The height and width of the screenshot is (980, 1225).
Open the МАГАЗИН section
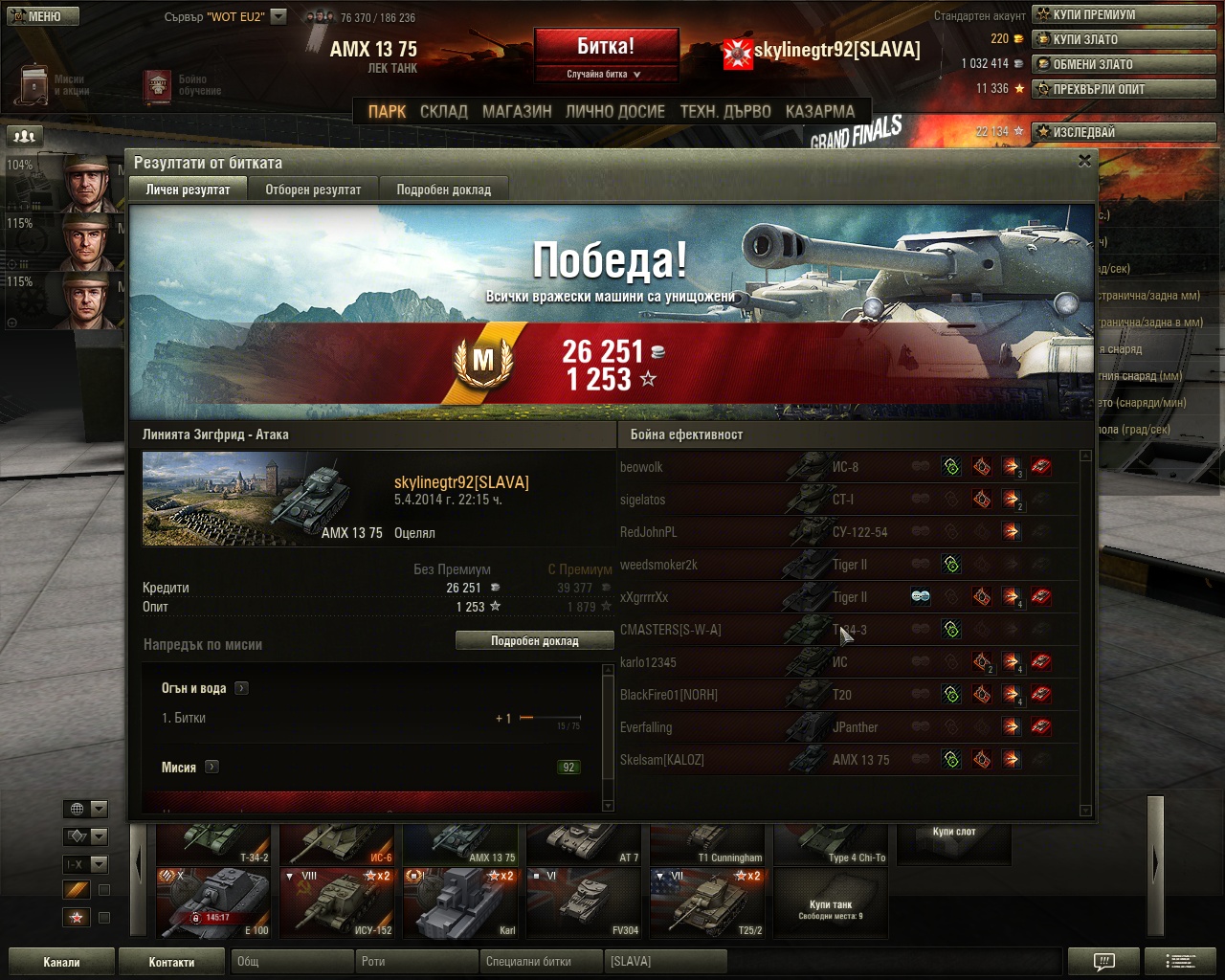pyautogui.click(x=517, y=111)
